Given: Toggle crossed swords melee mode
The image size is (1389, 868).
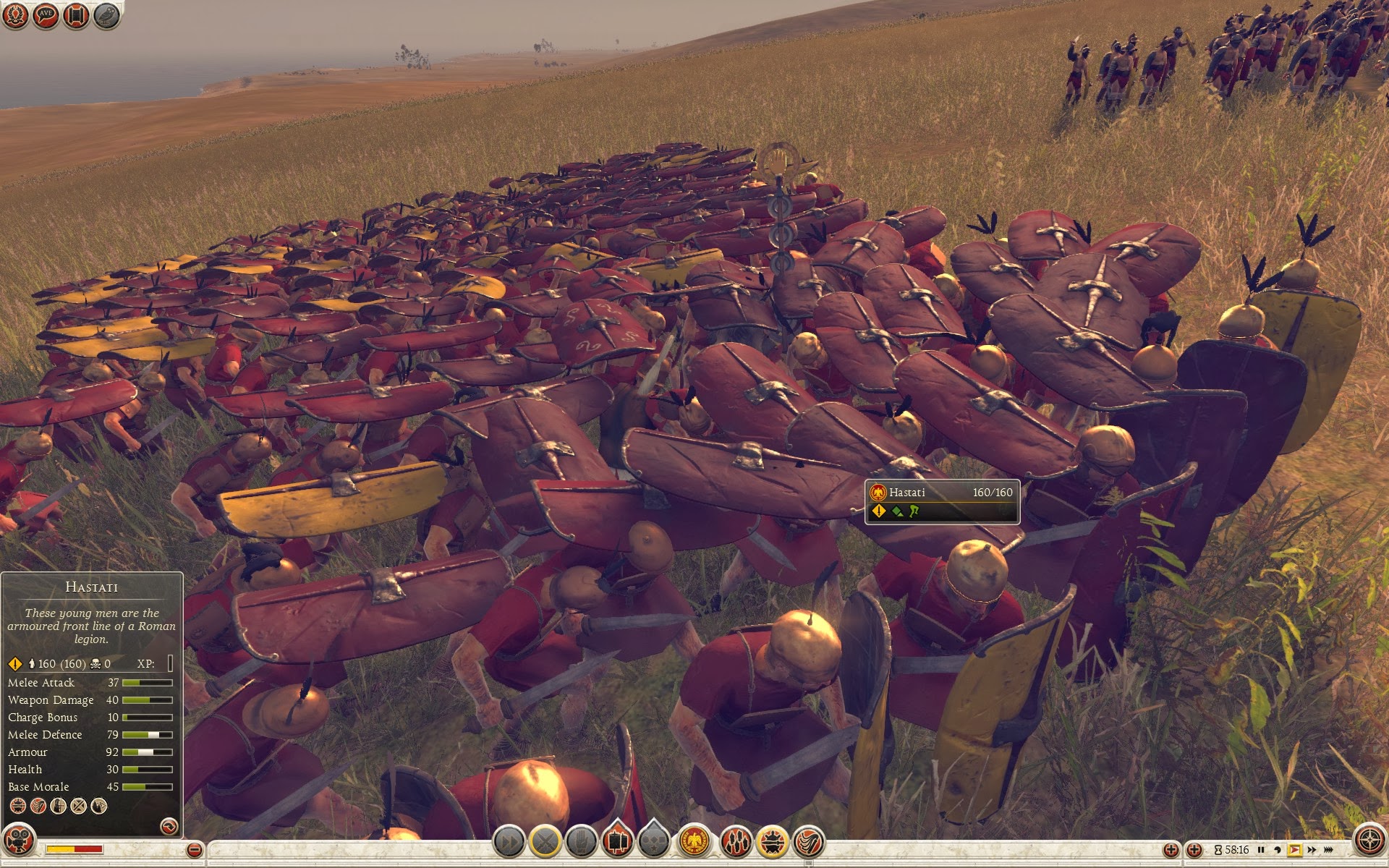Looking at the screenshot, I should coord(545,842).
